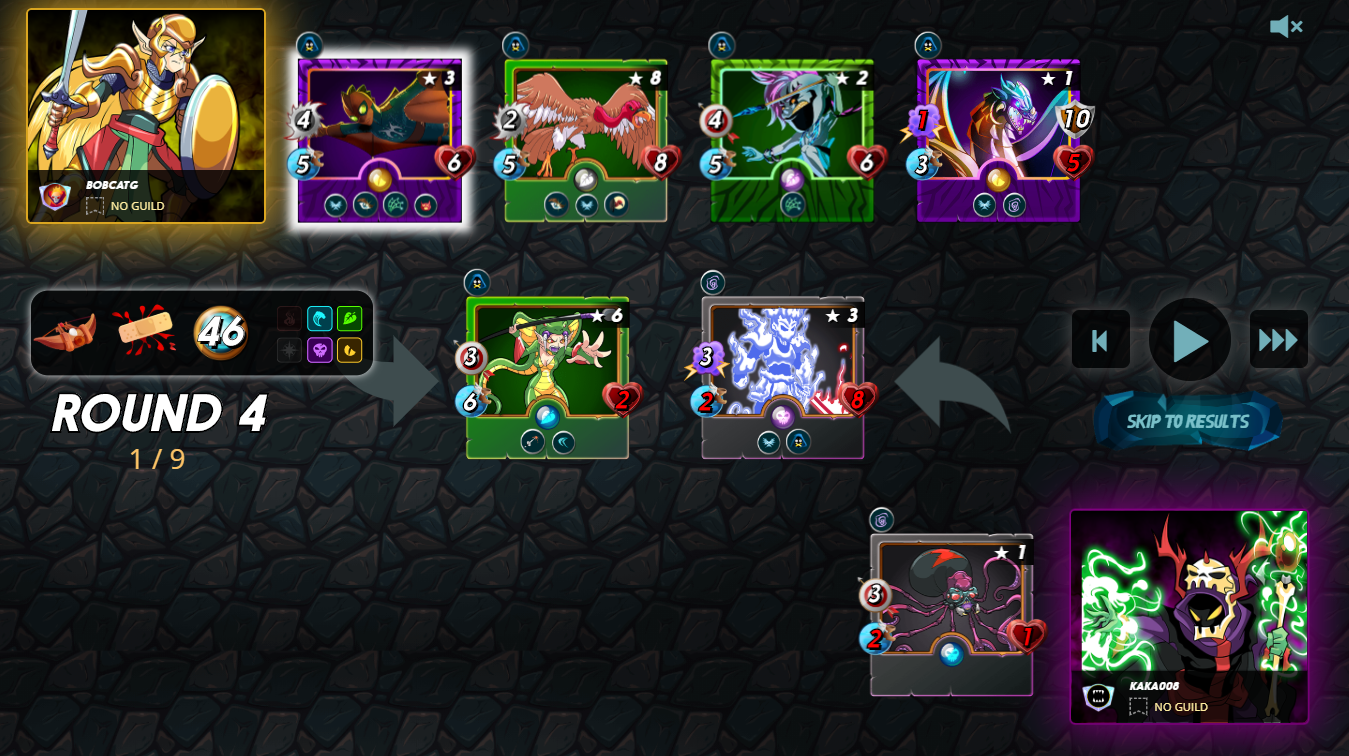Inspect the orange mask ruleset icon

65,332
